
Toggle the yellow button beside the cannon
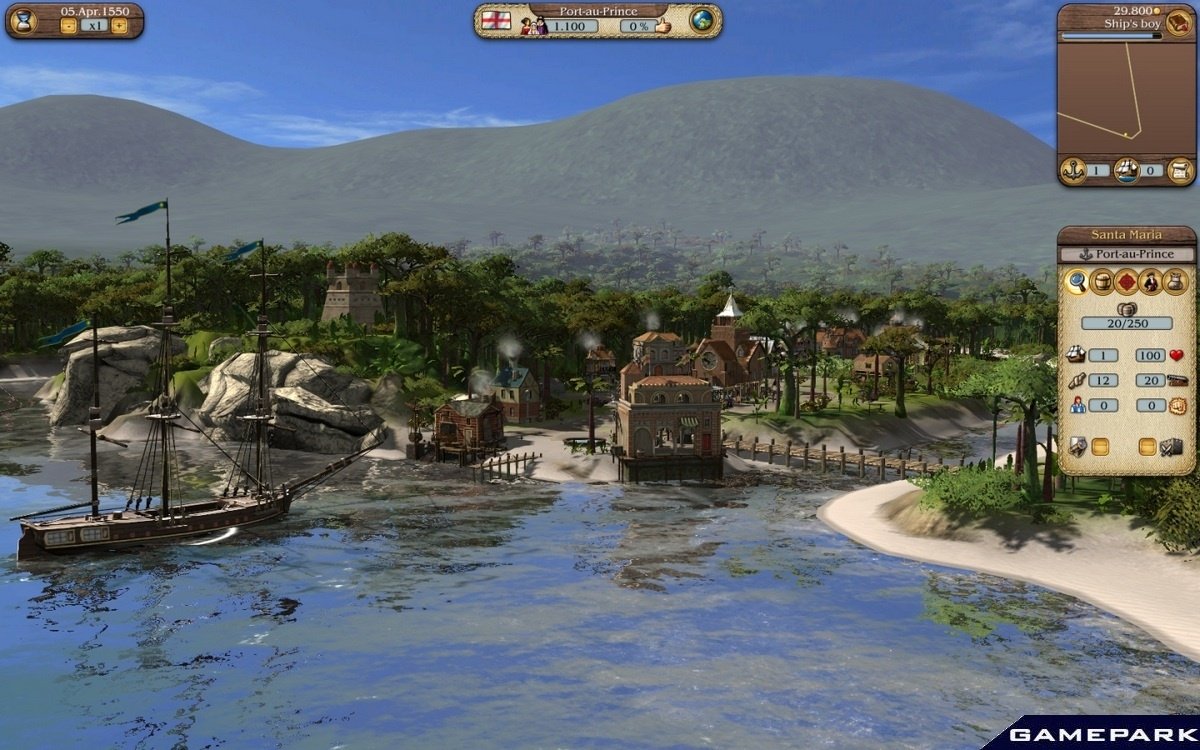[x=1099, y=446]
